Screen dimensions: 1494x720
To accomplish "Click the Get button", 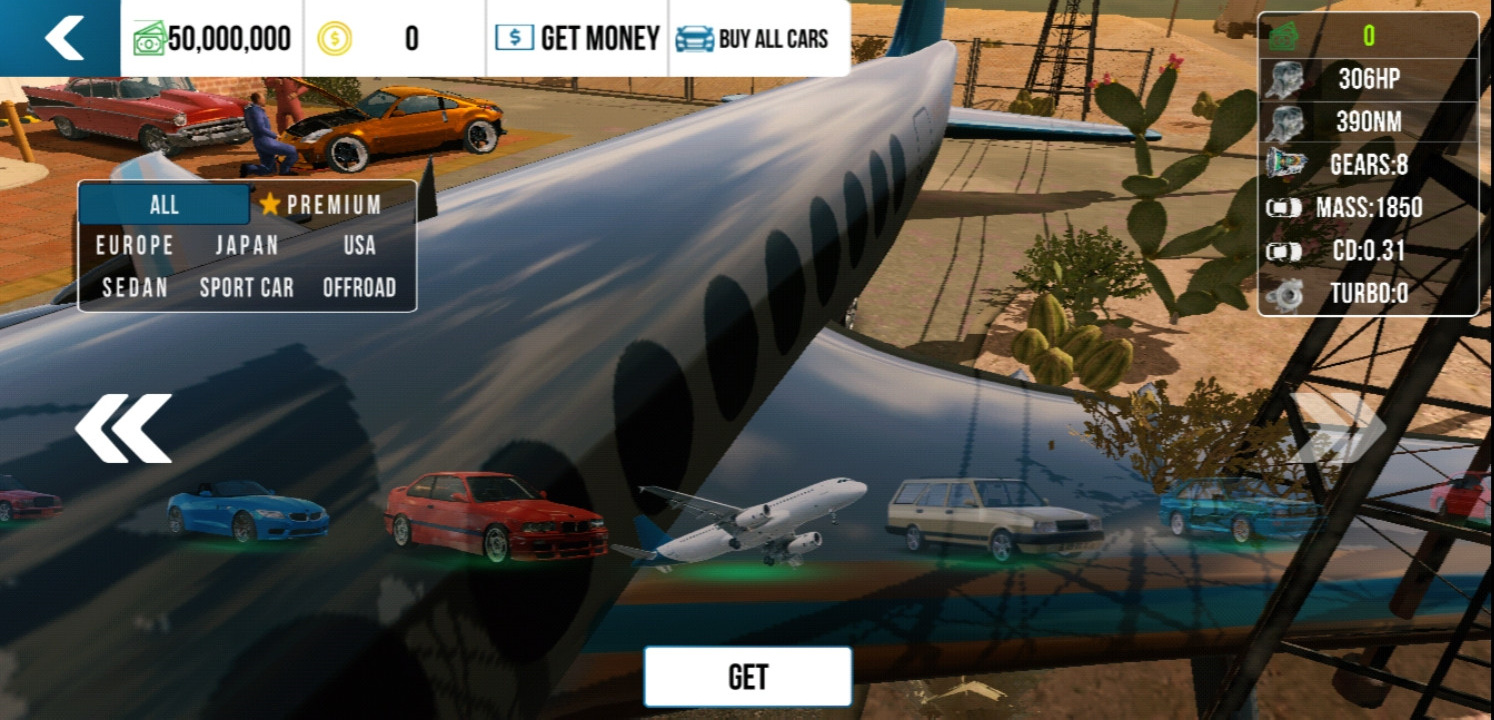I will pyautogui.click(x=748, y=677).
